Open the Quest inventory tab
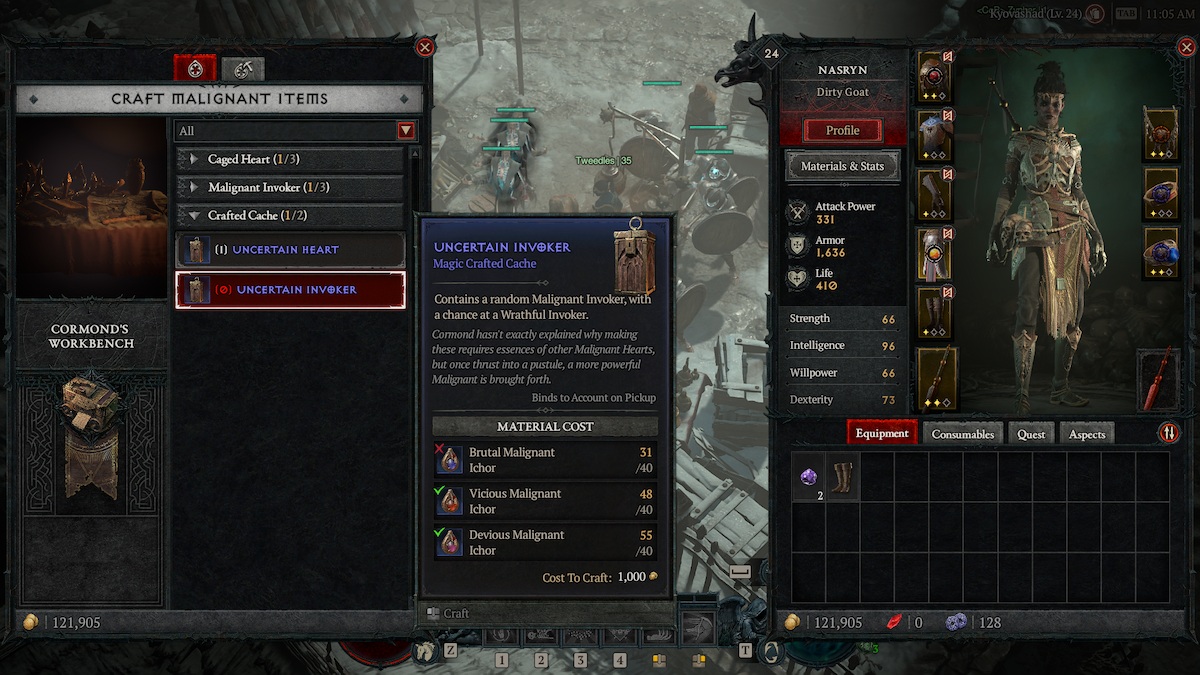This screenshot has width=1200, height=675. pyautogui.click(x=1031, y=434)
